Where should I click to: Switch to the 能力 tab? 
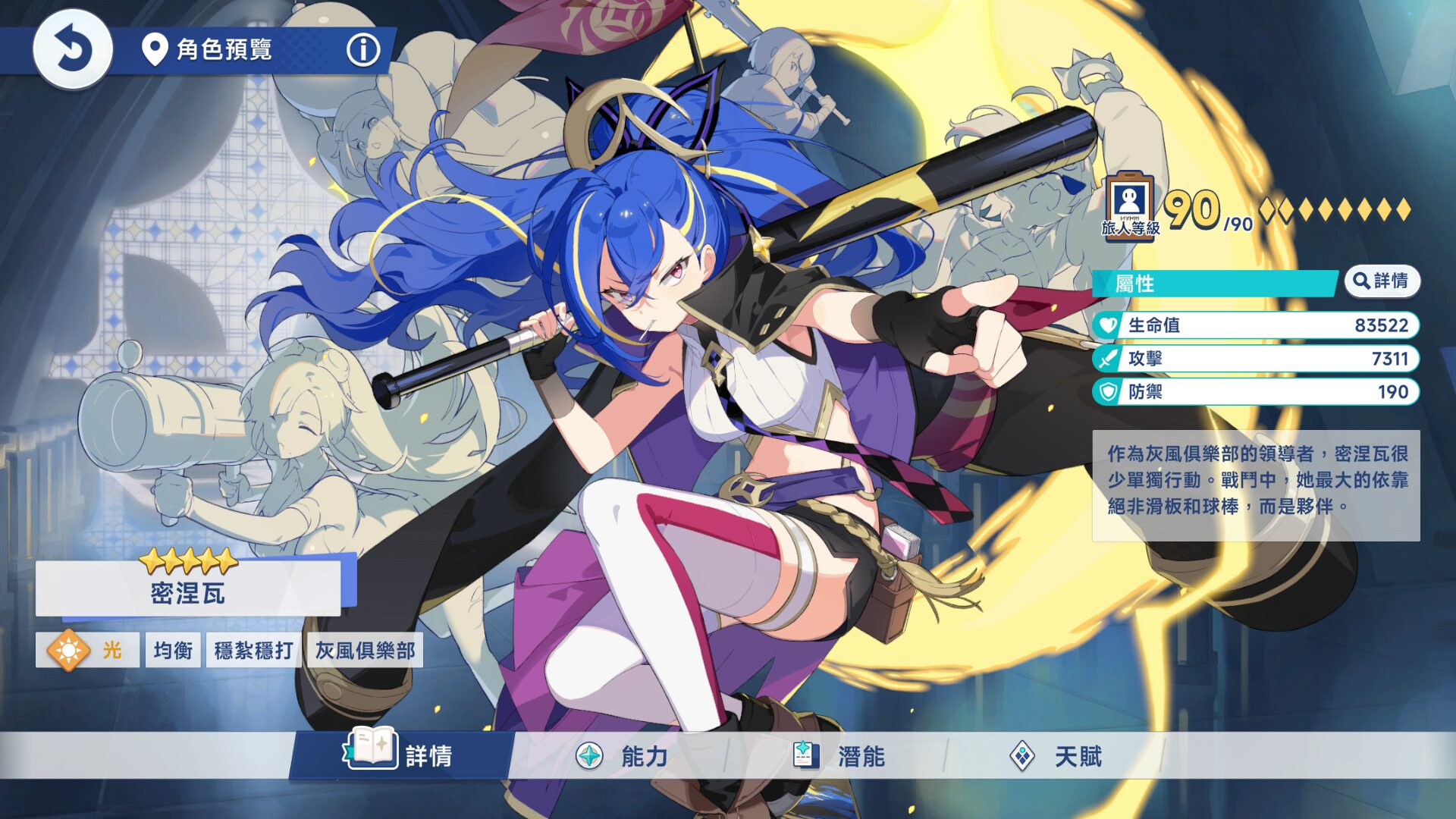(622, 756)
